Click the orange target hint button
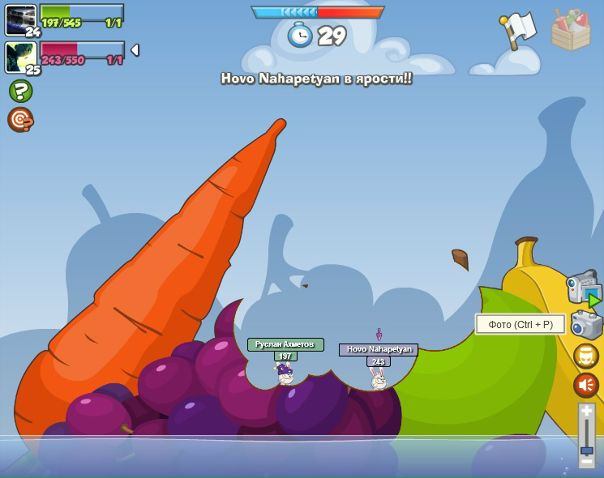The image size is (604, 478). pyautogui.click(x=20, y=120)
